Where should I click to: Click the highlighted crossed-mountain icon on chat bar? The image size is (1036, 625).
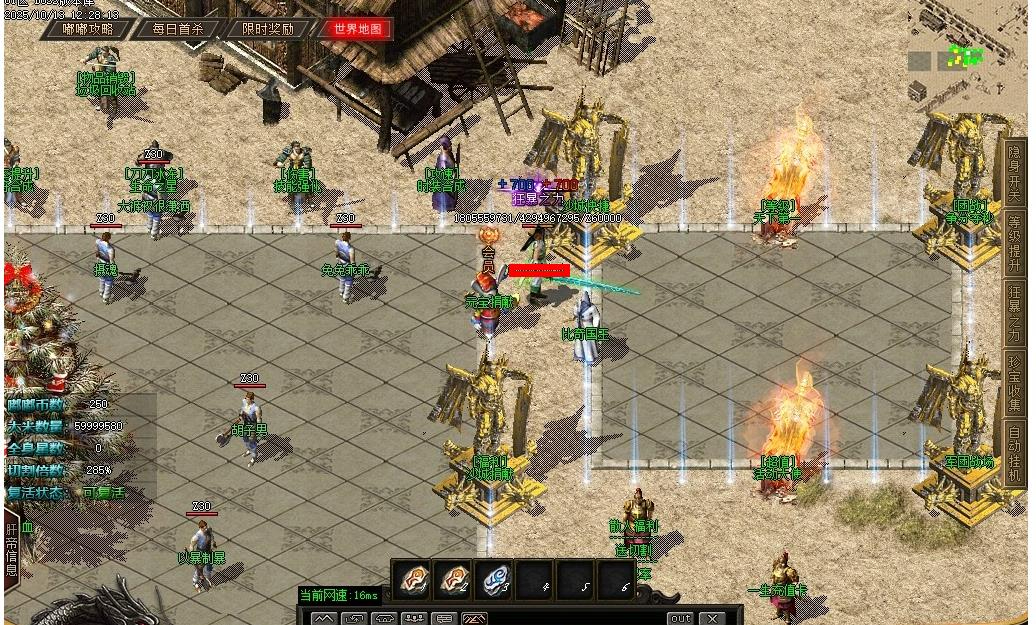(474, 619)
